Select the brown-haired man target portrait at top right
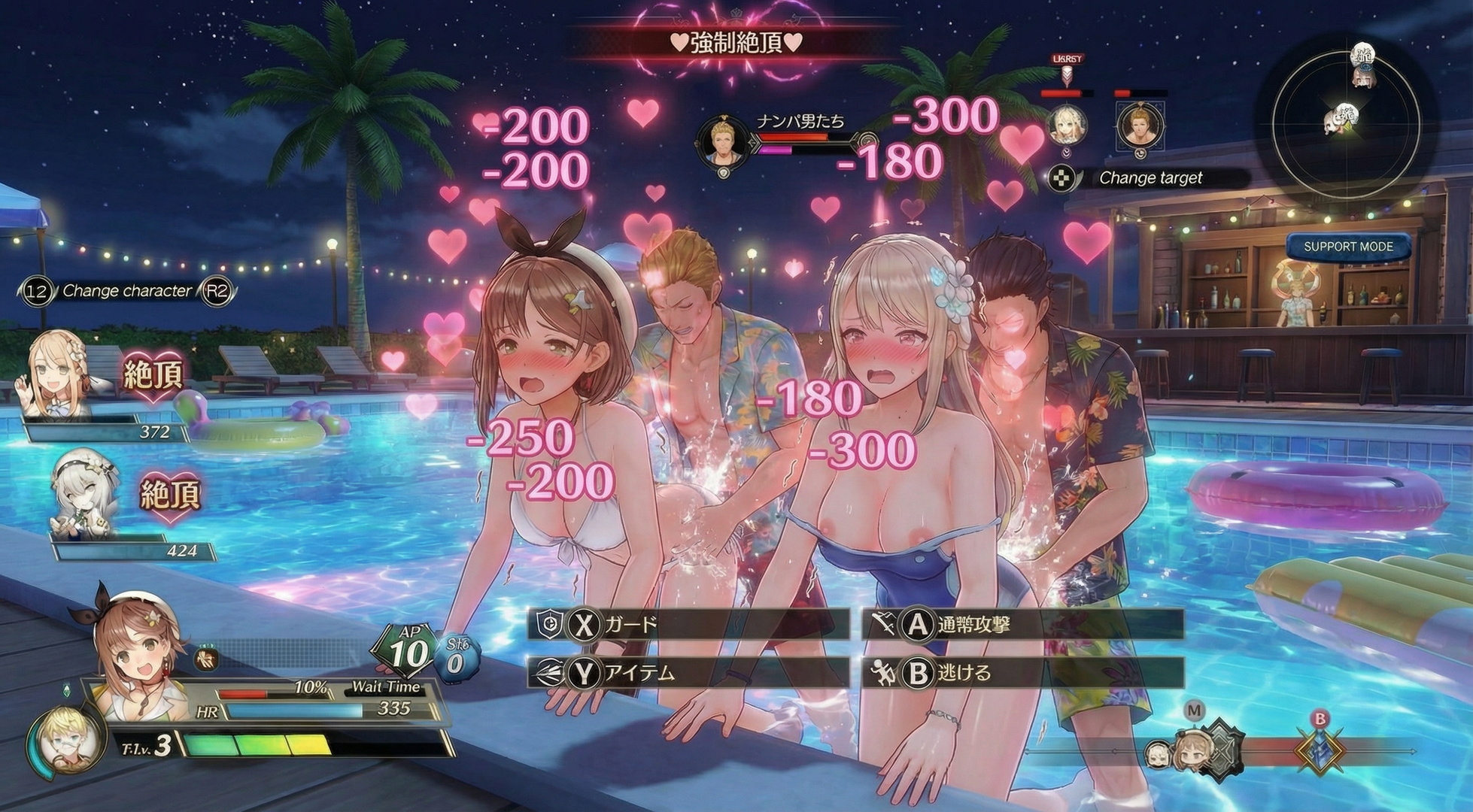 pyautogui.click(x=1140, y=126)
